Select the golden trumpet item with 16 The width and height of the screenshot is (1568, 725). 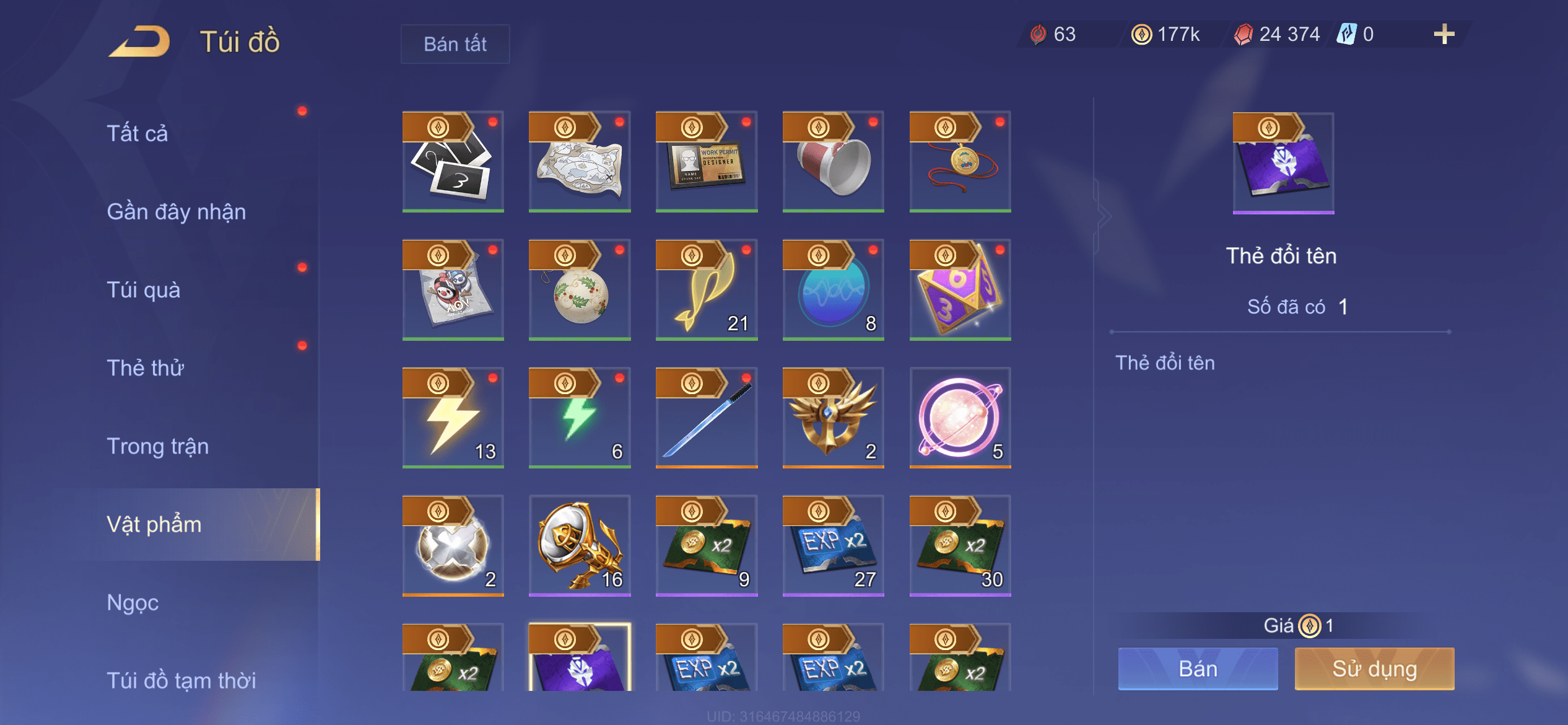click(580, 546)
